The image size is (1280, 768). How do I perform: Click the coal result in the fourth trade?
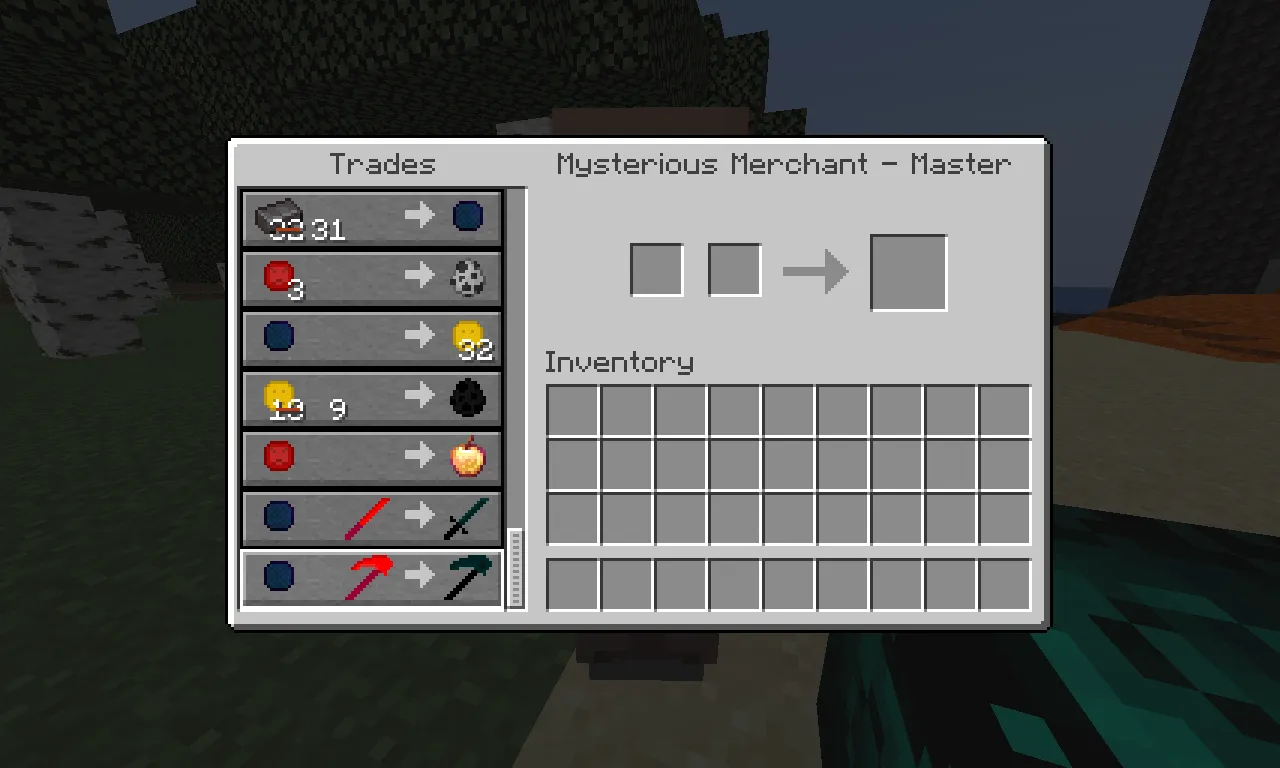click(469, 397)
